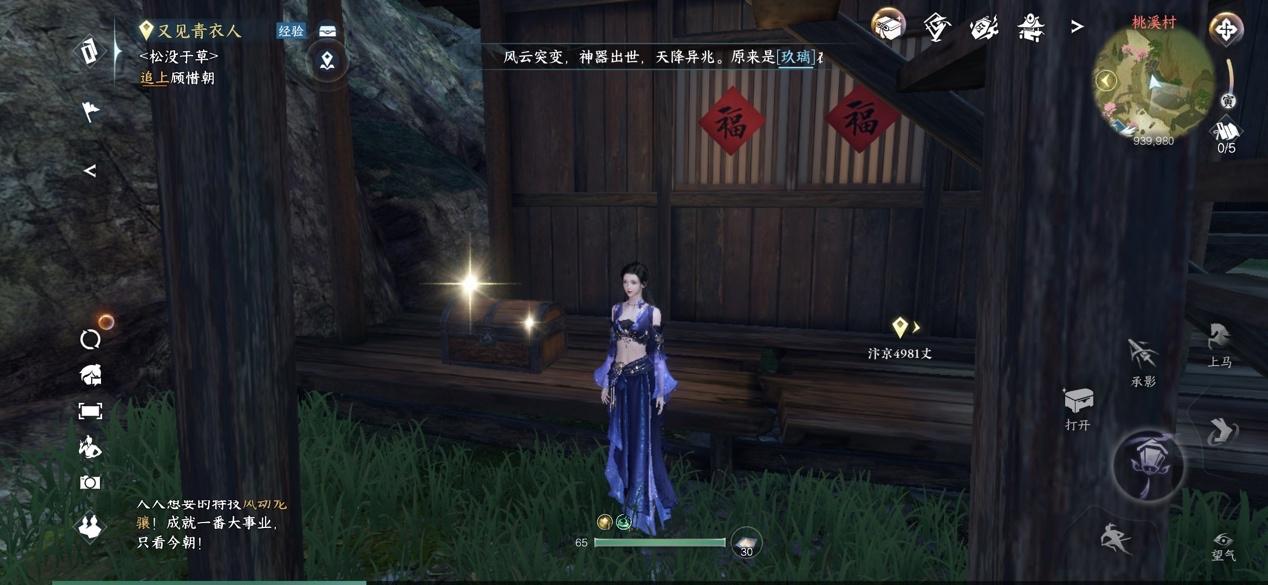Mount the horse with 上马
Screen dimensions: 1268x585
pyautogui.click(x=1219, y=342)
